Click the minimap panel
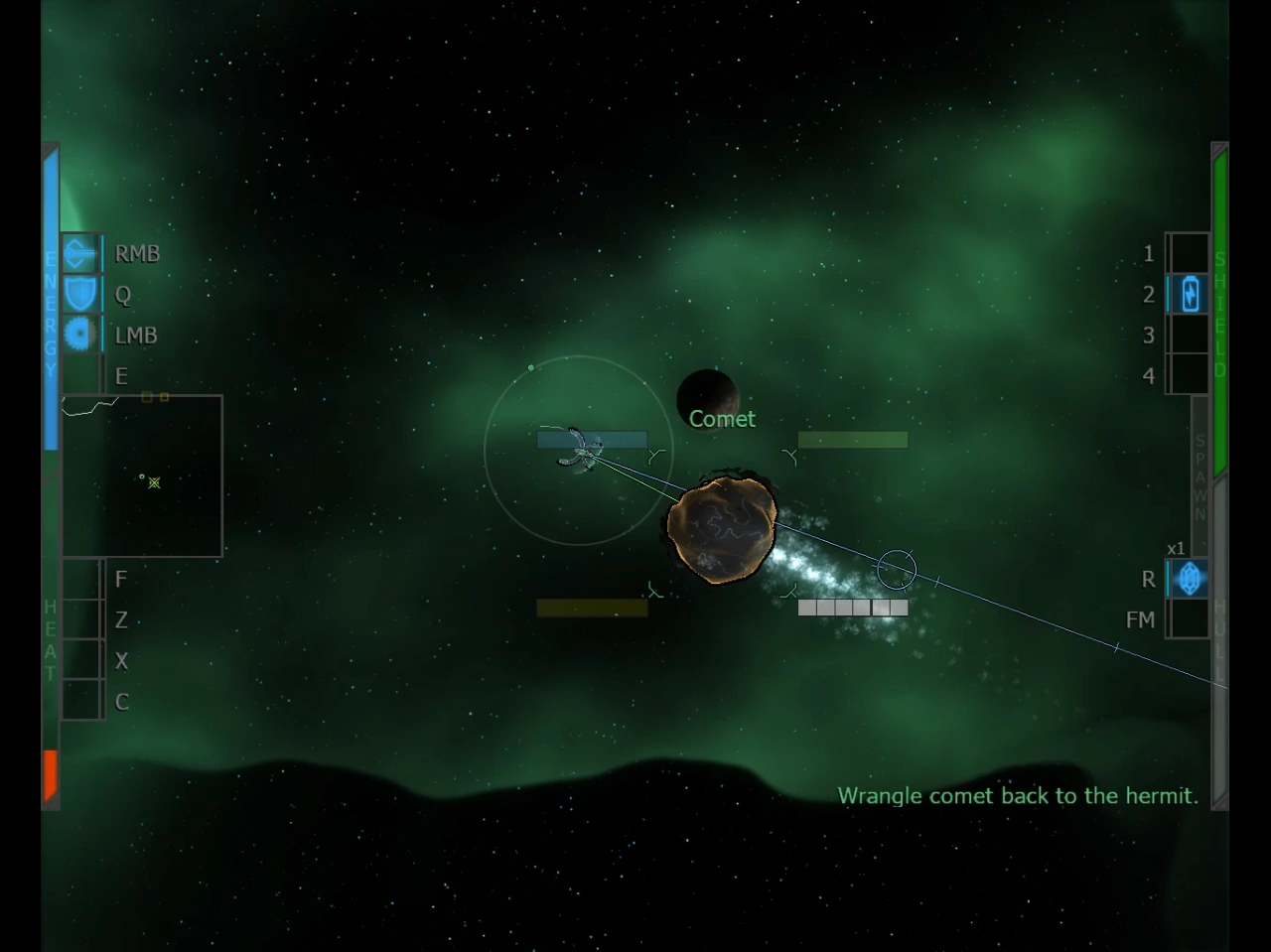Screen dimensions: 1271x952 tap(142, 476)
